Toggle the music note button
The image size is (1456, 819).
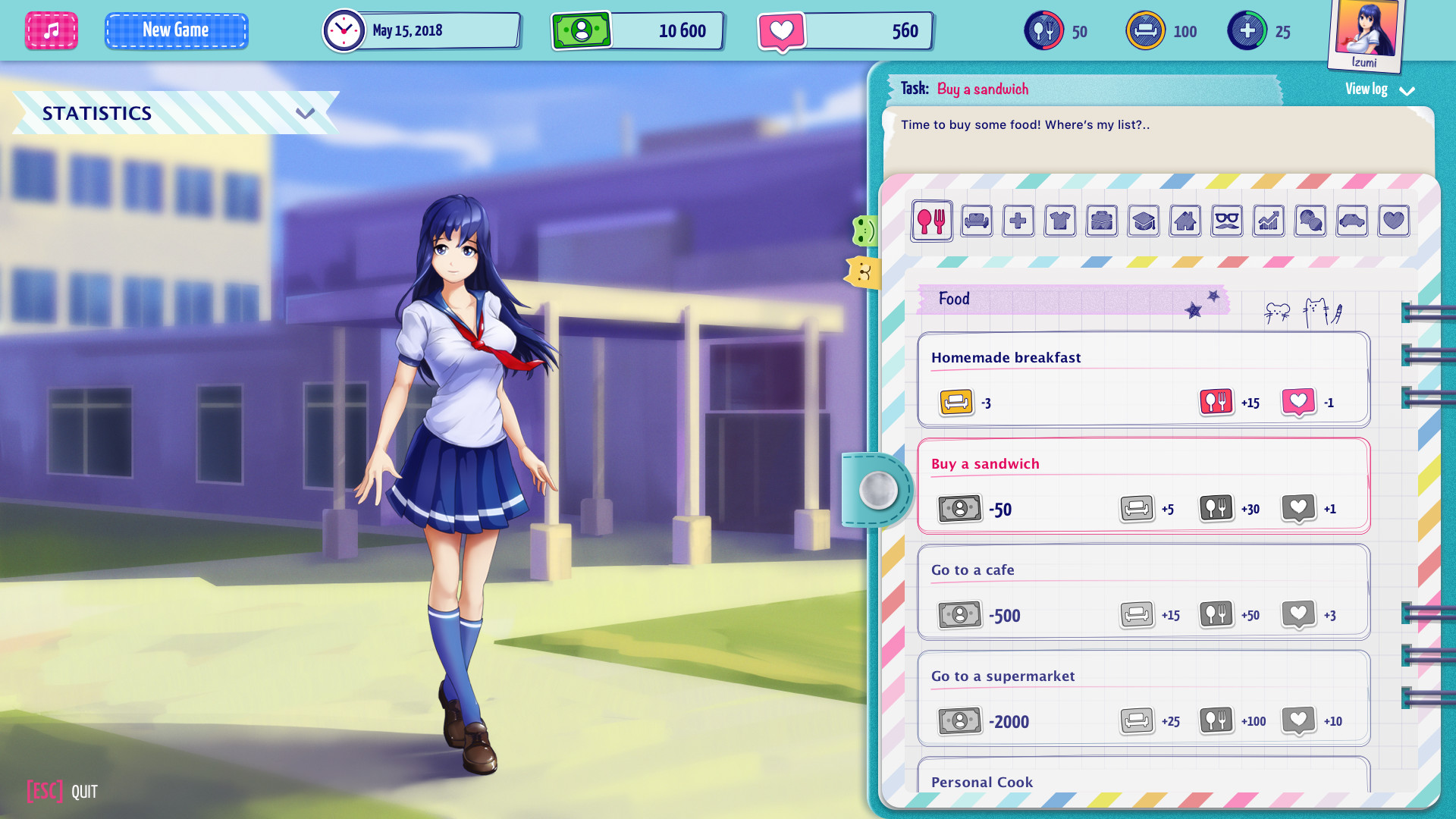pyautogui.click(x=51, y=30)
